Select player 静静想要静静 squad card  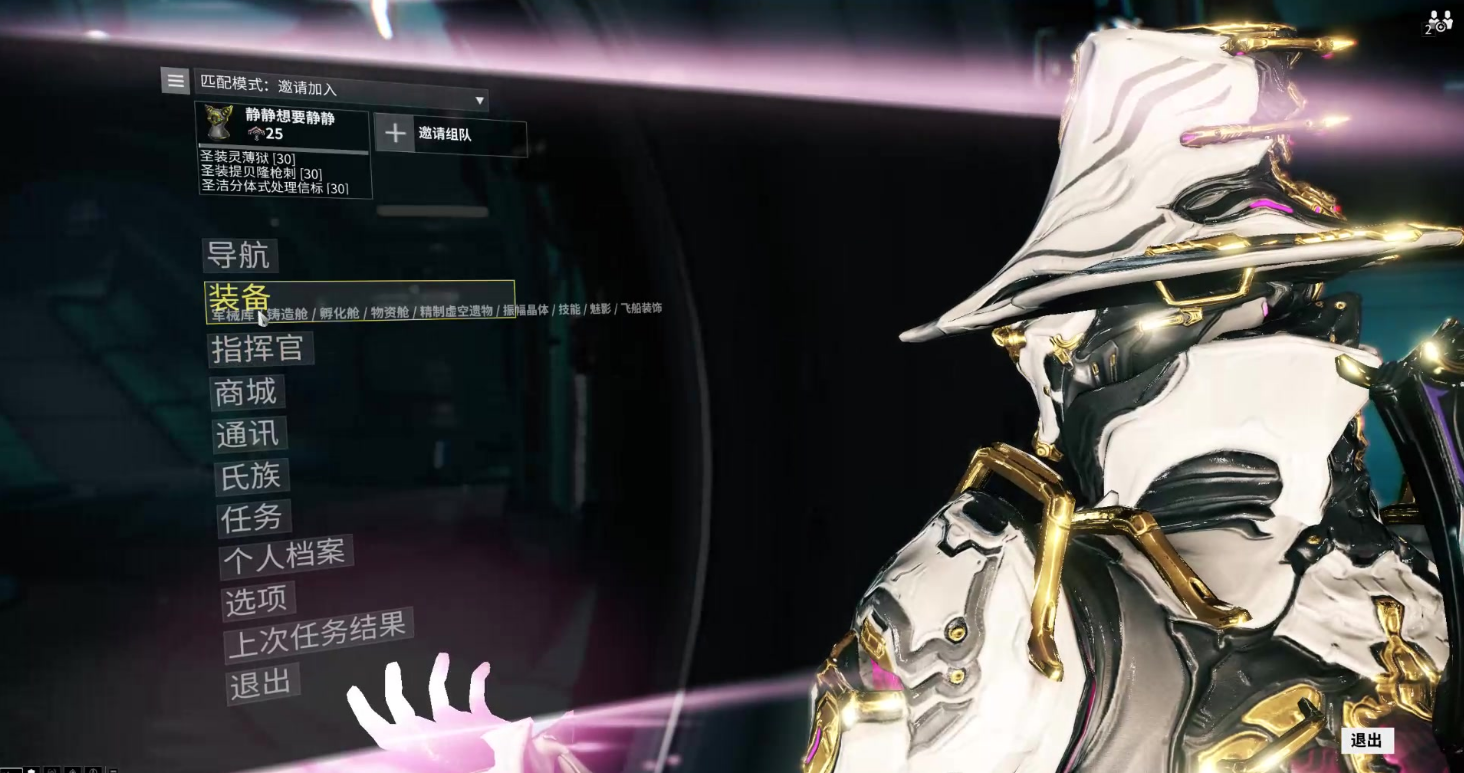pyautogui.click(x=283, y=125)
